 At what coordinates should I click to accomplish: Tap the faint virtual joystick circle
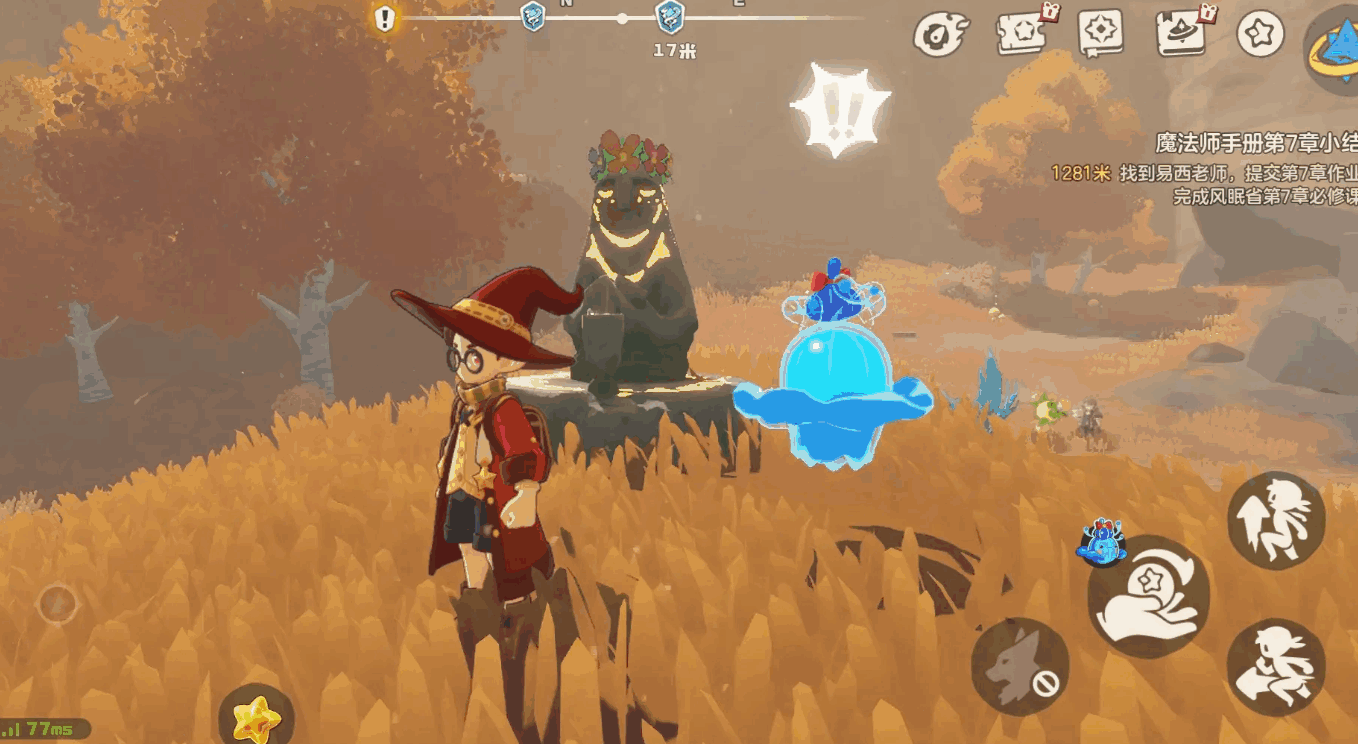[x=57, y=604]
